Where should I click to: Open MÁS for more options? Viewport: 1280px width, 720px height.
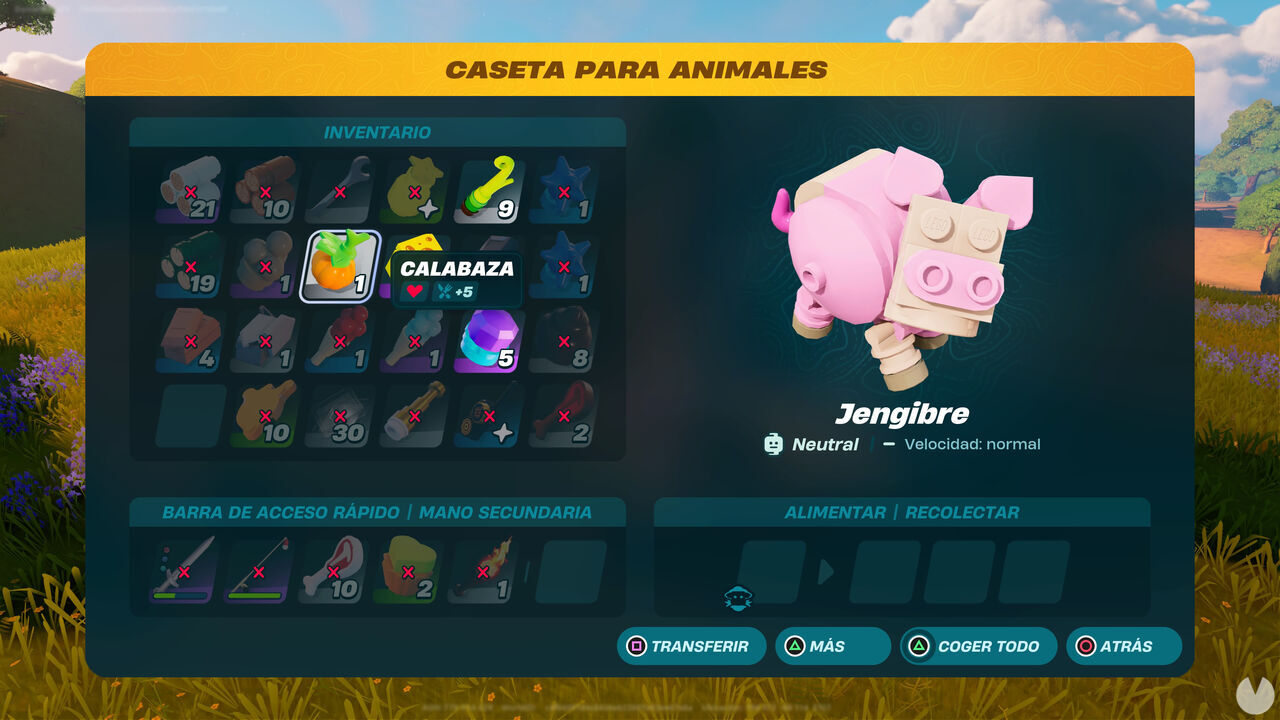coord(833,646)
